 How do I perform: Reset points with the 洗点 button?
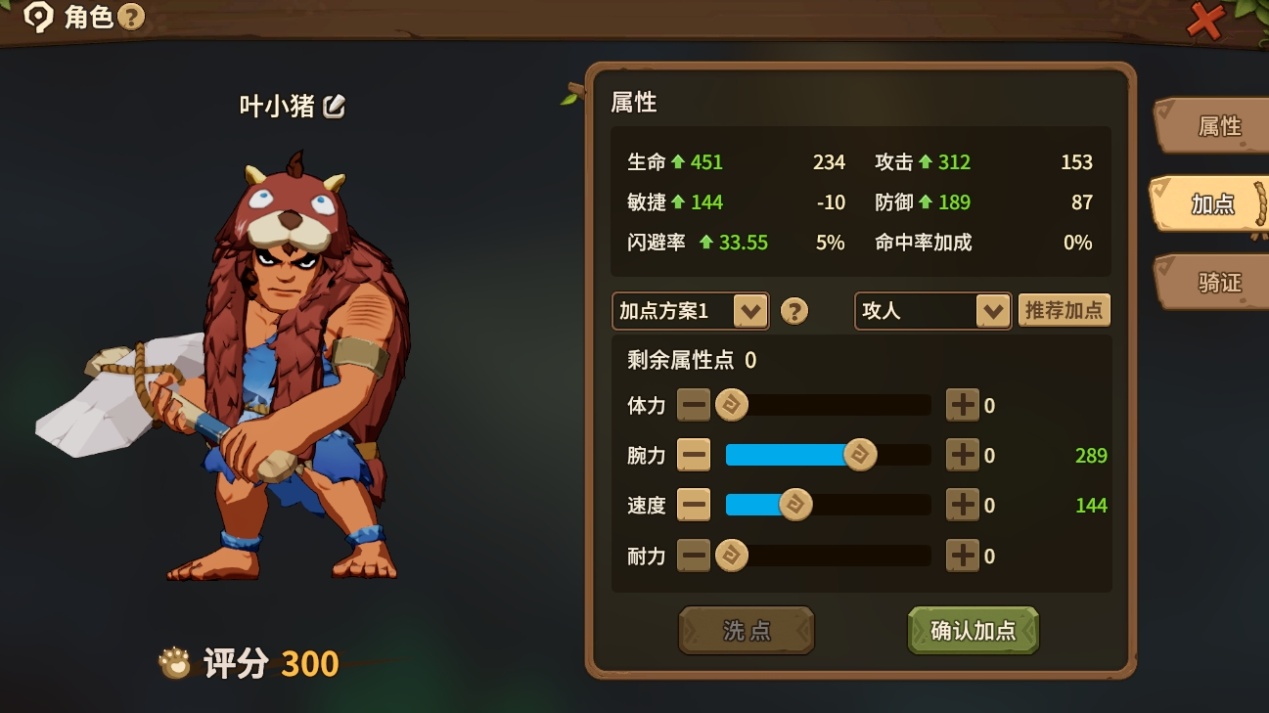pyautogui.click(x=746, y=631)
